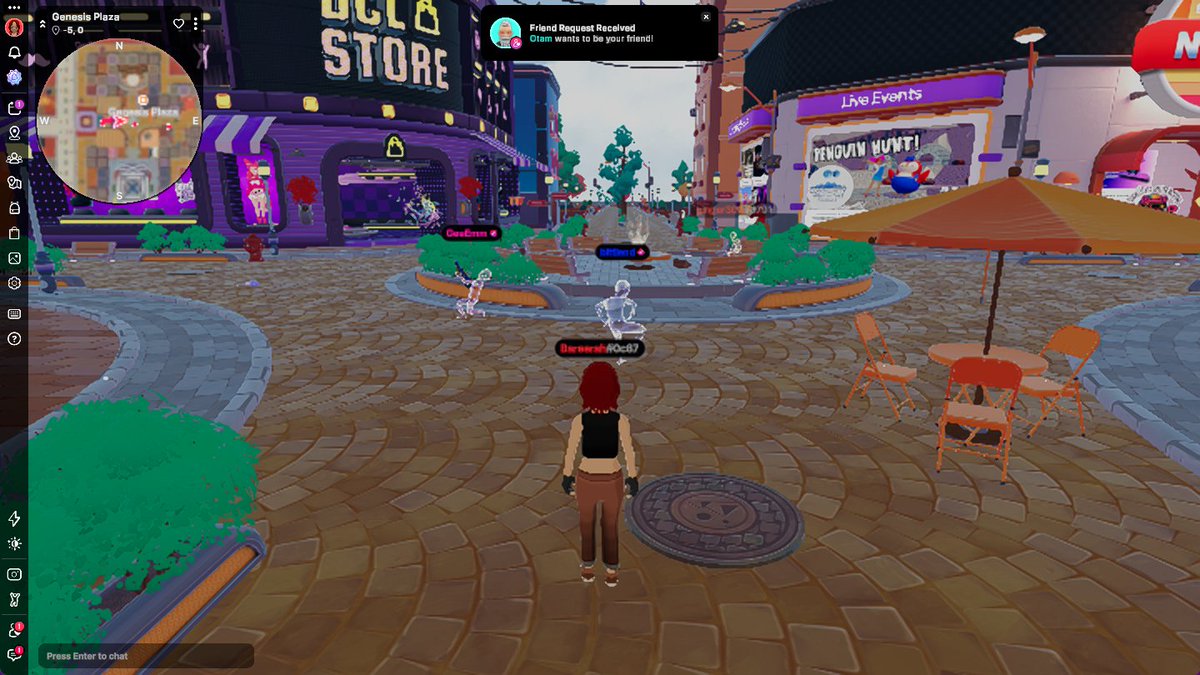
Task: Favorite Genesis Plaza with the heart icon
Action: tap(179, 24)
